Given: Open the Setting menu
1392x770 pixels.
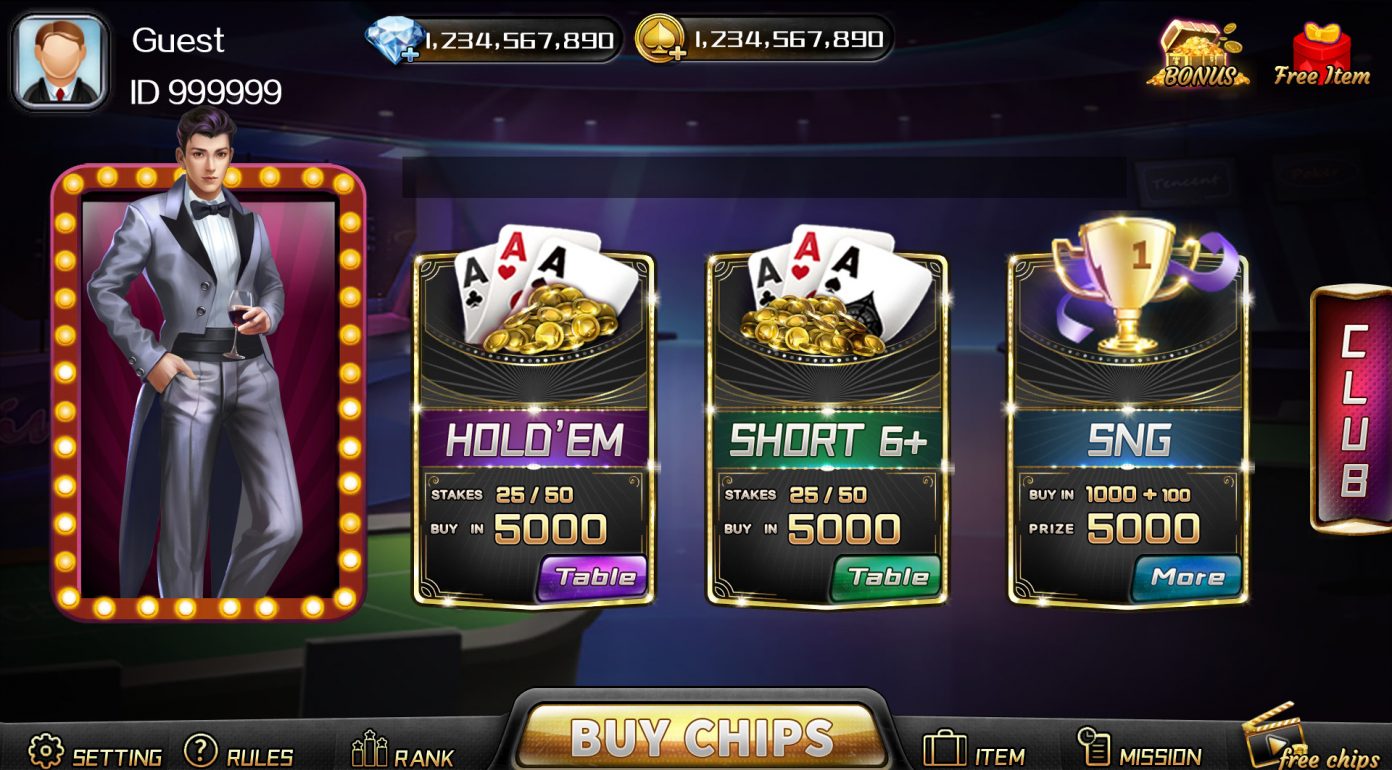Looking at the screenshot, I should tap(95, 754).
